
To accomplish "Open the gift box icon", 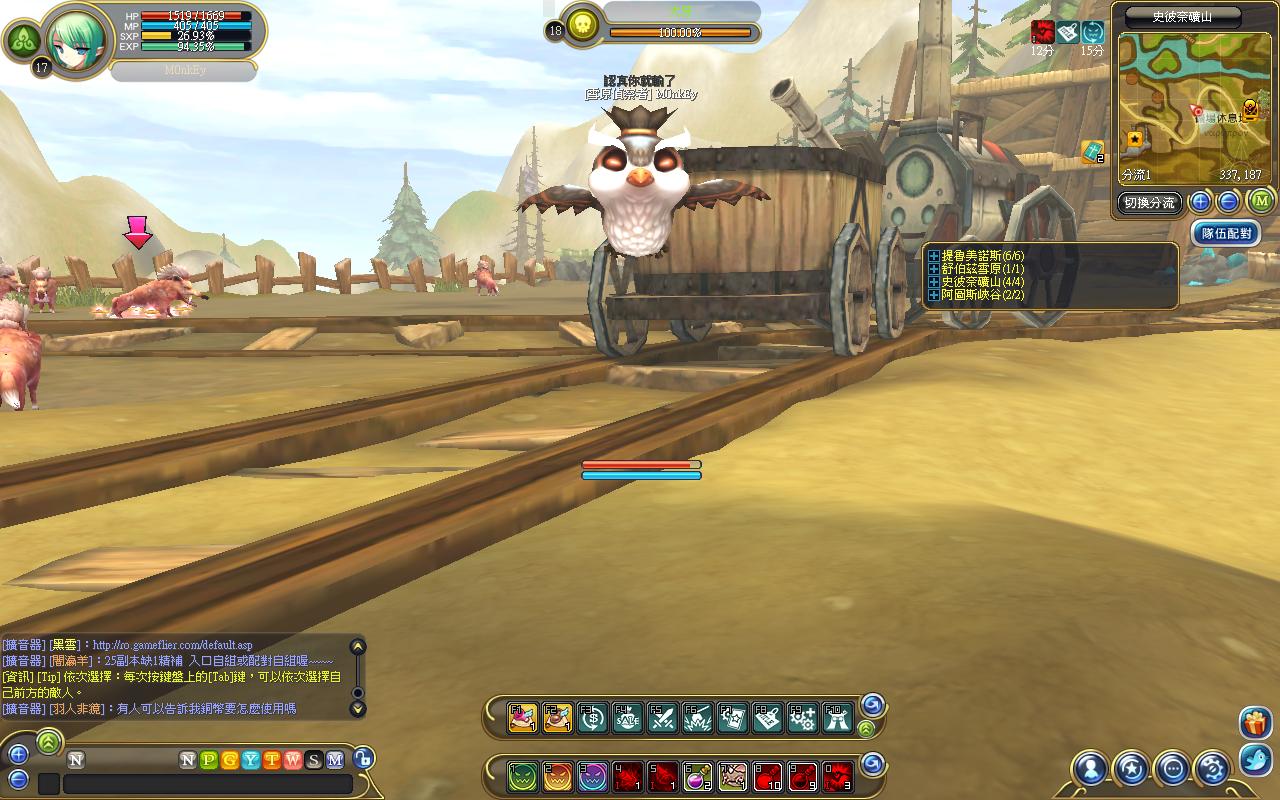I will click(x=1255, y=722).
